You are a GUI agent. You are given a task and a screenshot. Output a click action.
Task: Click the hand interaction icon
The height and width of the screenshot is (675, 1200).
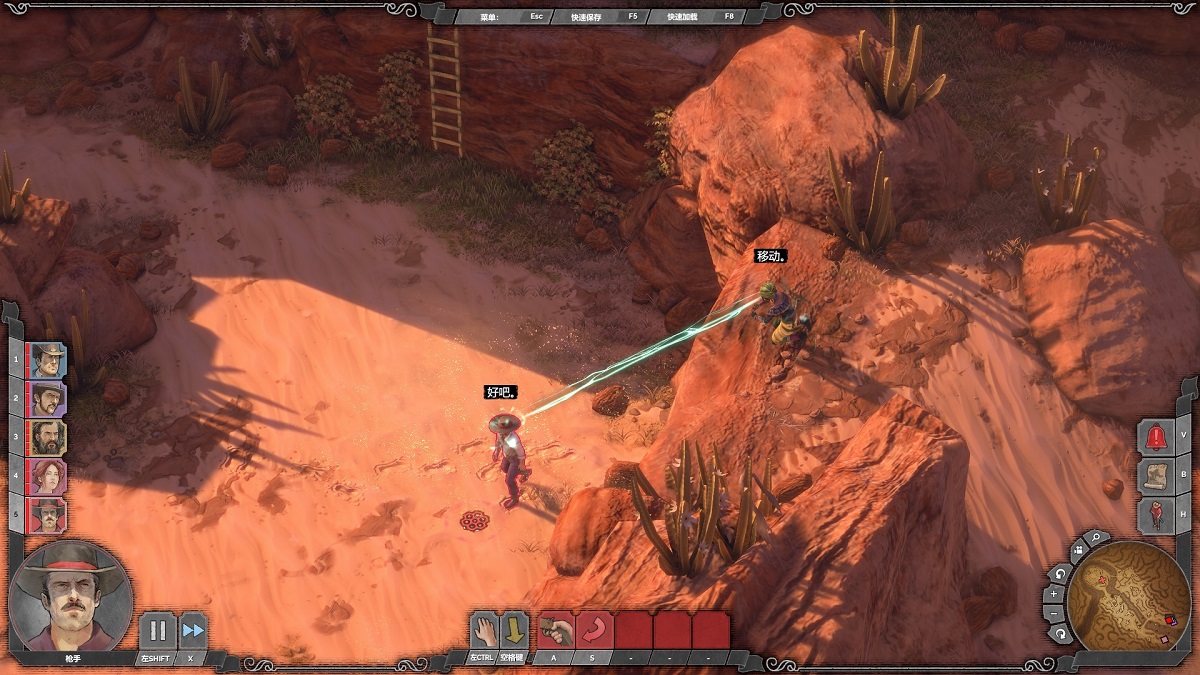pos(484,630)
